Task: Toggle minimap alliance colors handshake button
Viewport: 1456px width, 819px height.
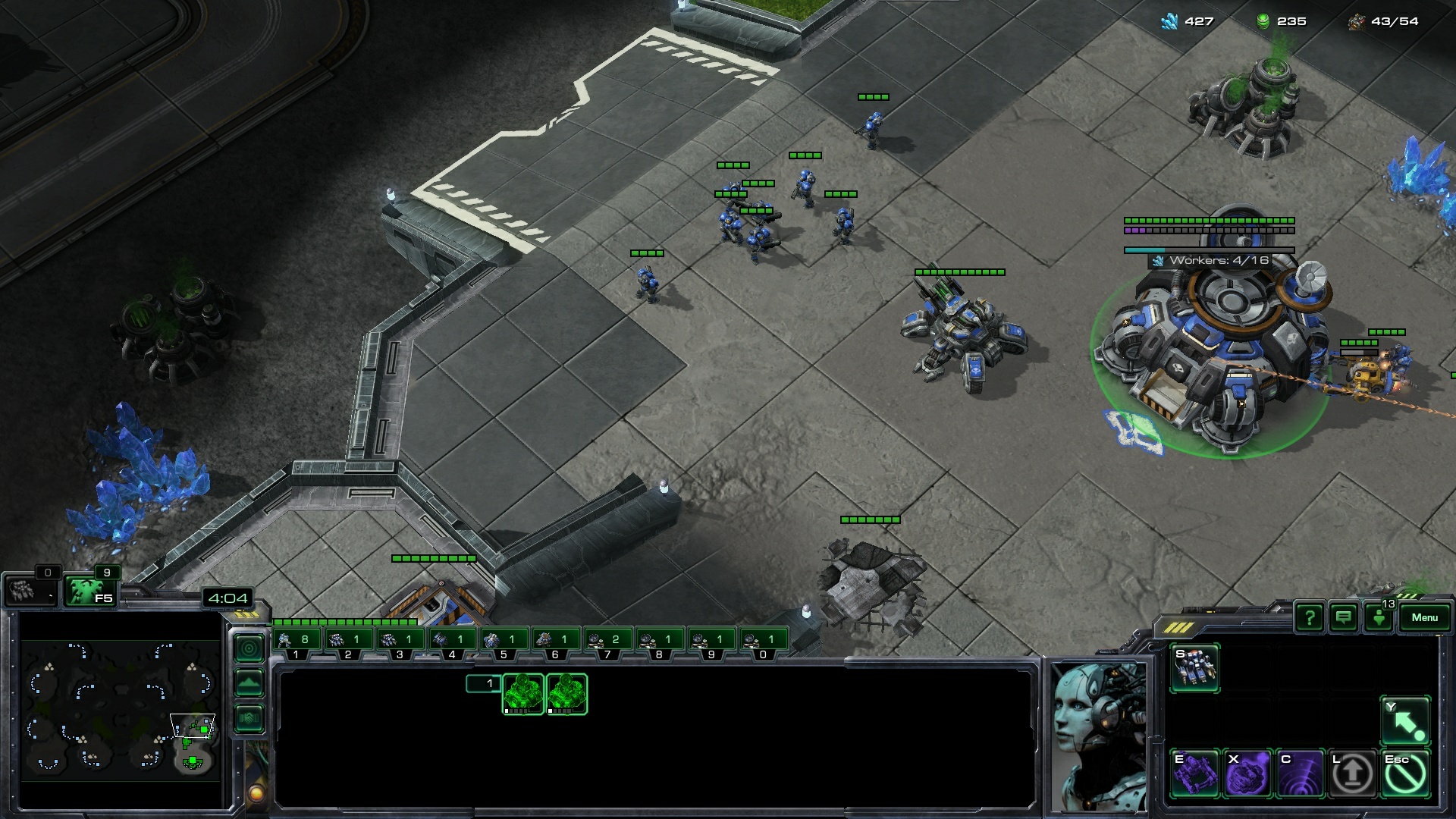Action: [x=249, y=718]
